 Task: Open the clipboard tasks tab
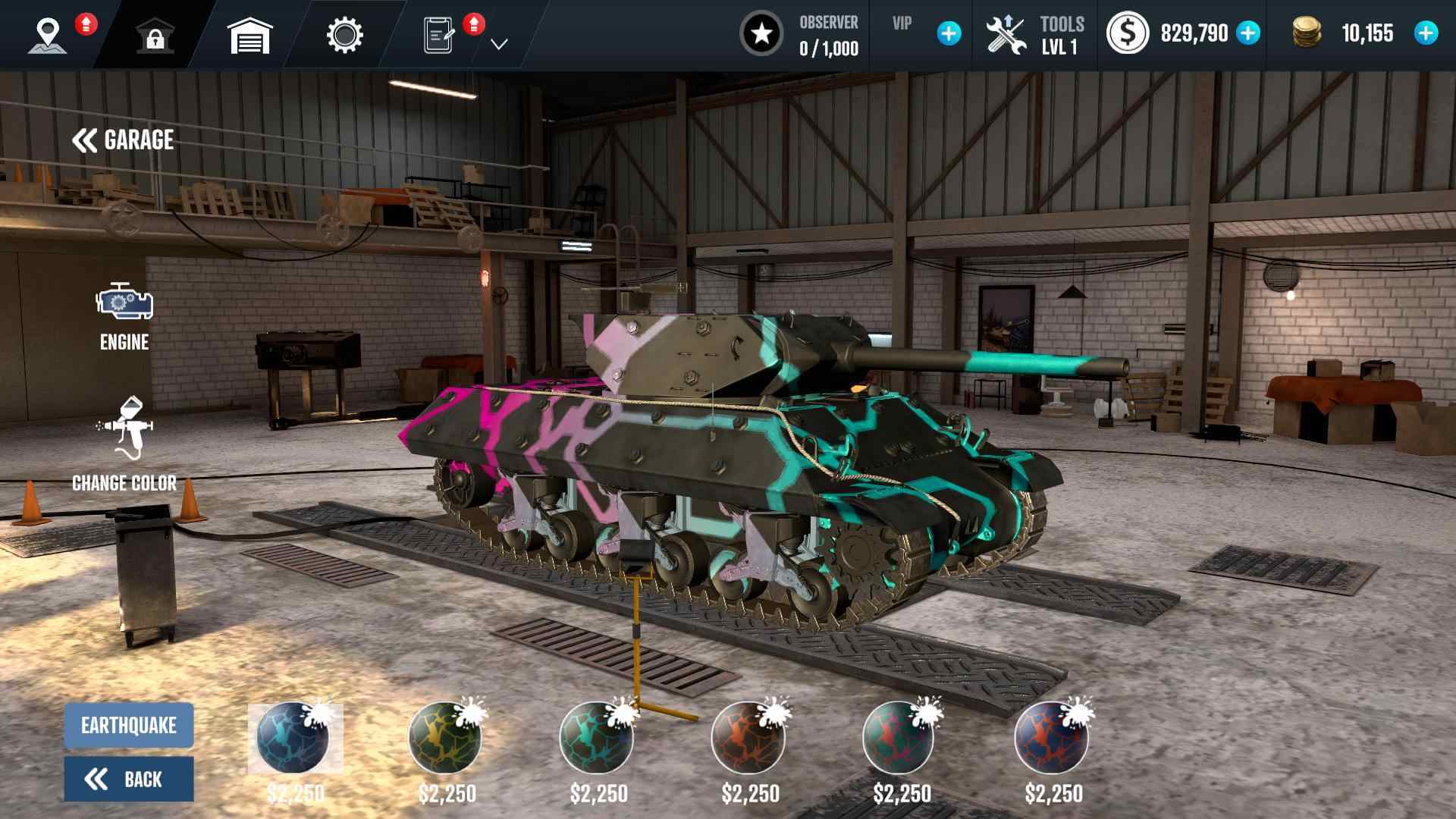[440, 35]
